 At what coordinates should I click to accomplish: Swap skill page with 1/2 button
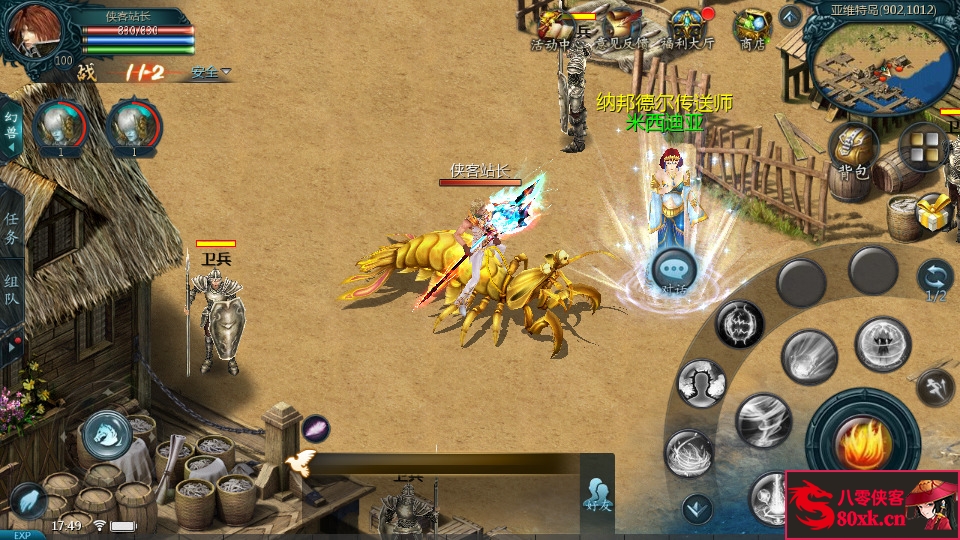935,279
